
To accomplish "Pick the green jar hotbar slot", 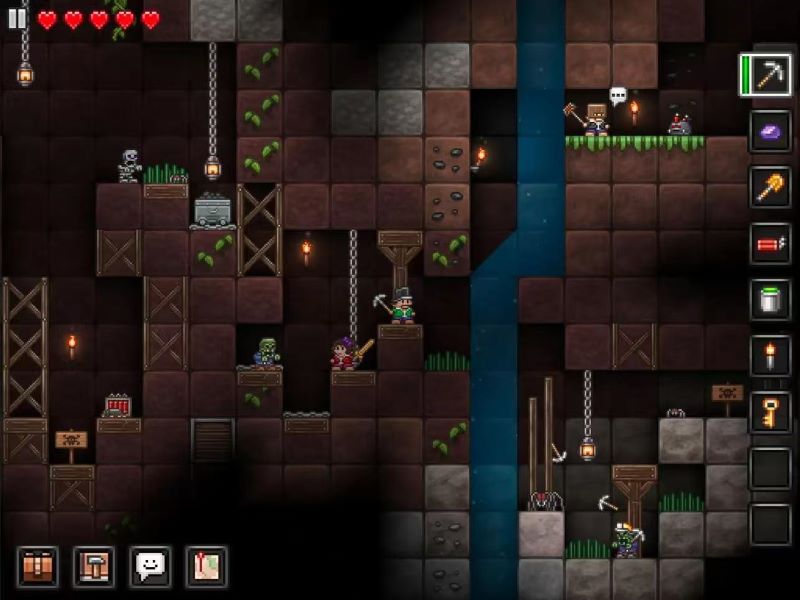I will pos(770,300).
